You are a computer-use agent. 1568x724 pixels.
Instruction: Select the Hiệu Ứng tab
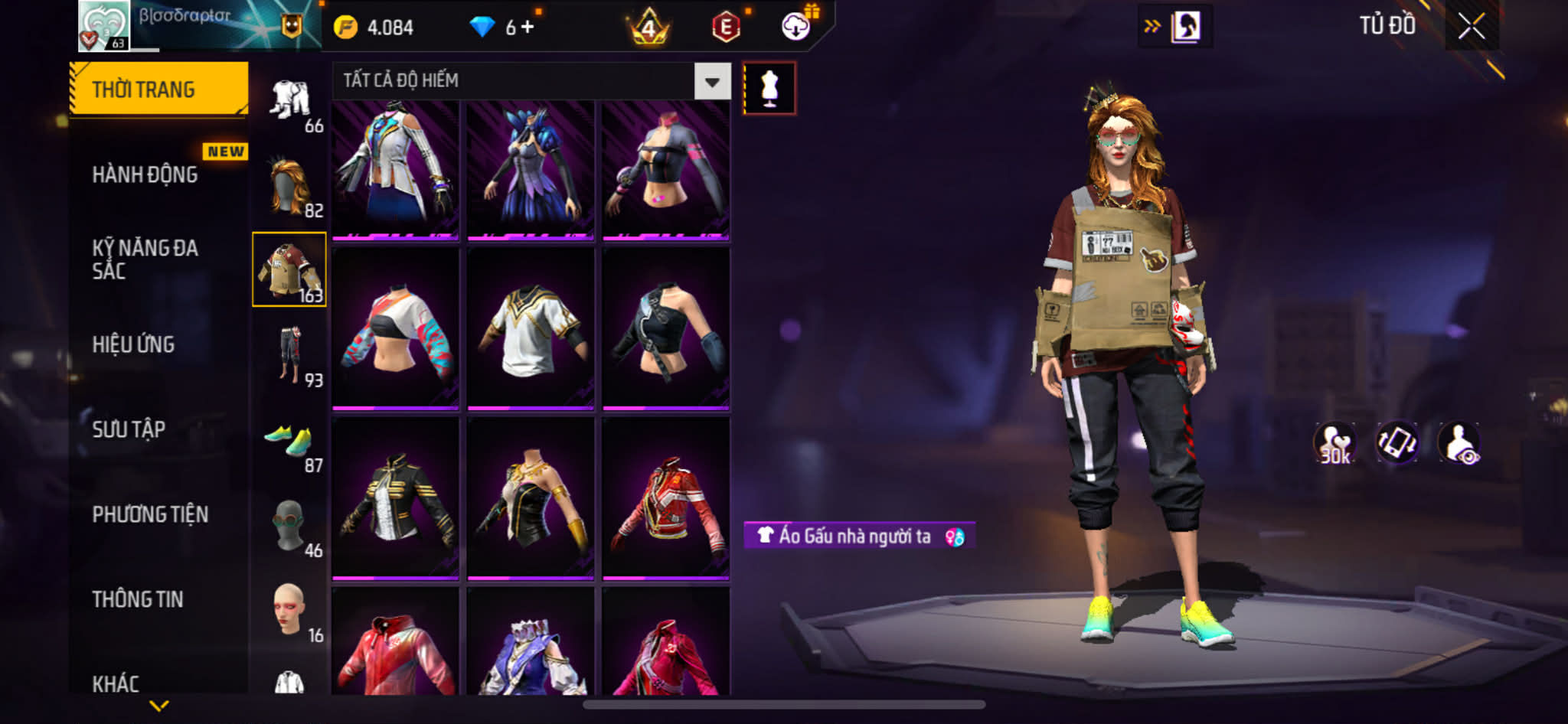[134, 344]
